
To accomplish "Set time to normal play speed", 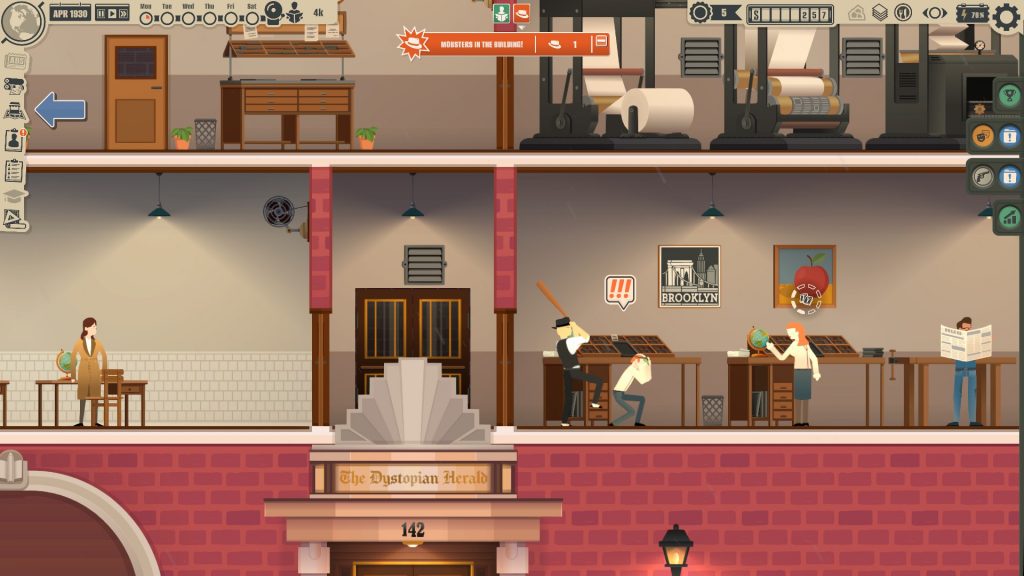I will [112, 14].
